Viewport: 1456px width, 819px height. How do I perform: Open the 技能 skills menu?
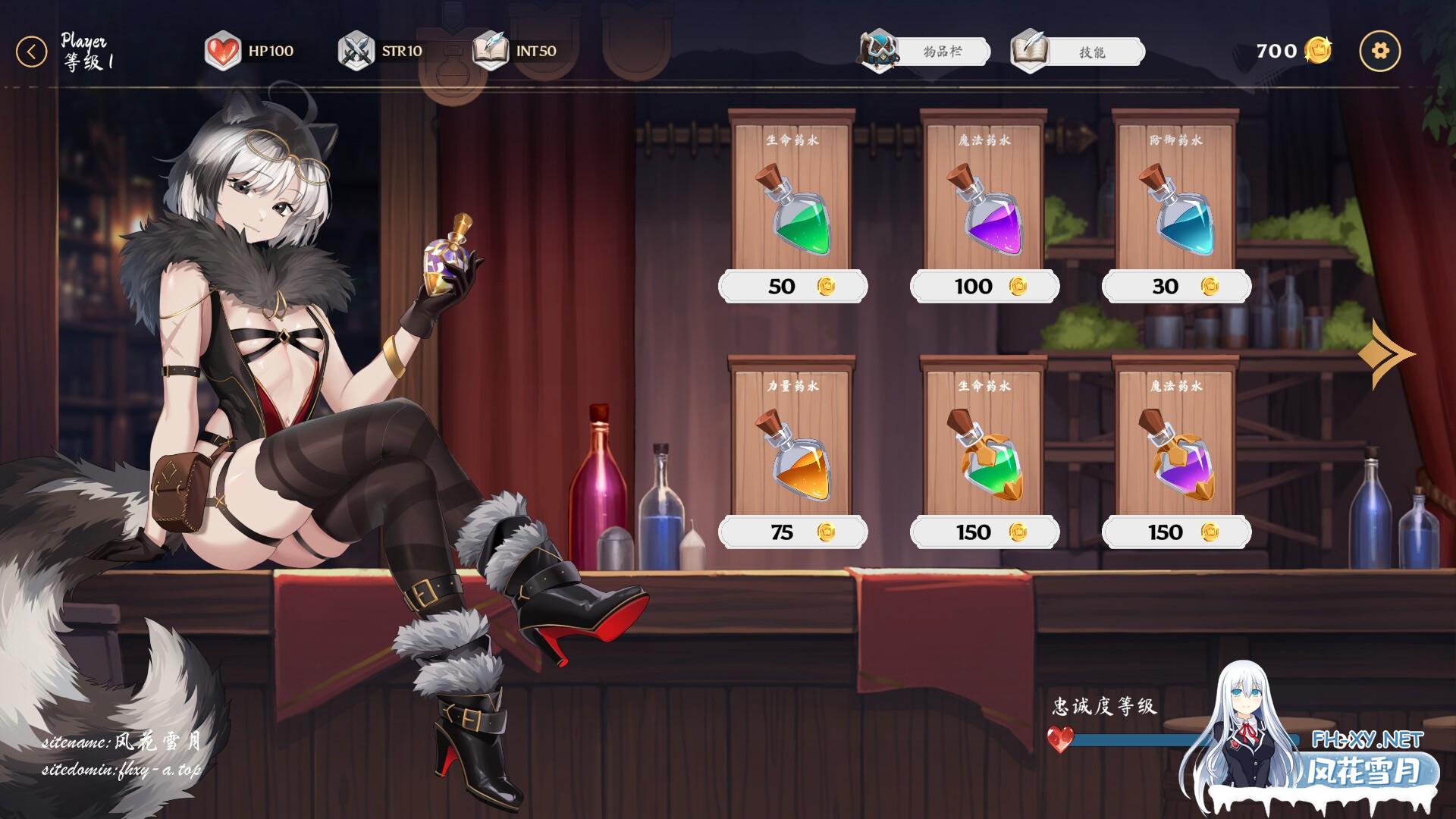(x=1078, y=52)
